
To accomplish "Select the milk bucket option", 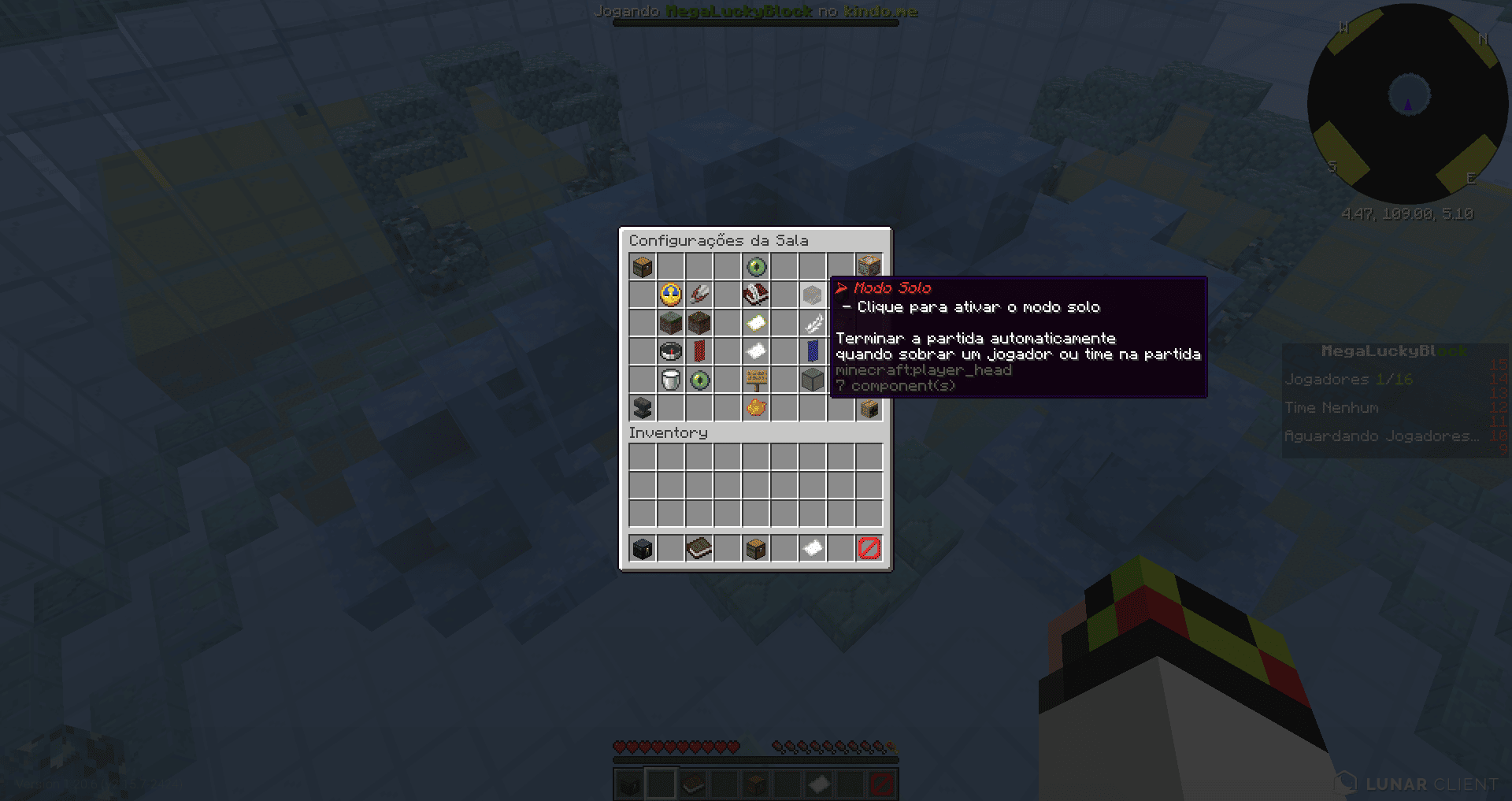I will 671,380.
